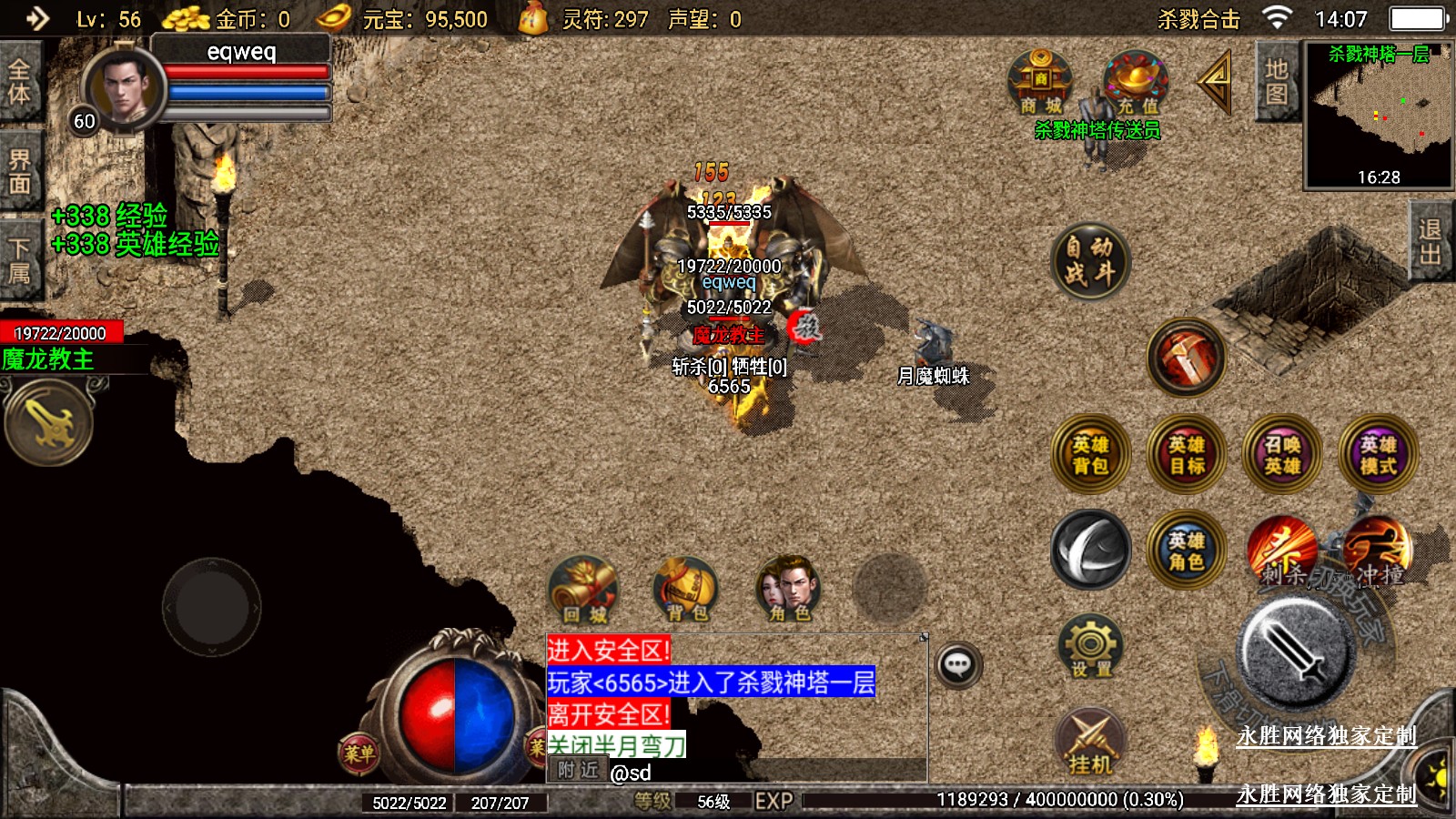
Task: Switch the 英雄模式 hero mode
Action: point(1378,454)
